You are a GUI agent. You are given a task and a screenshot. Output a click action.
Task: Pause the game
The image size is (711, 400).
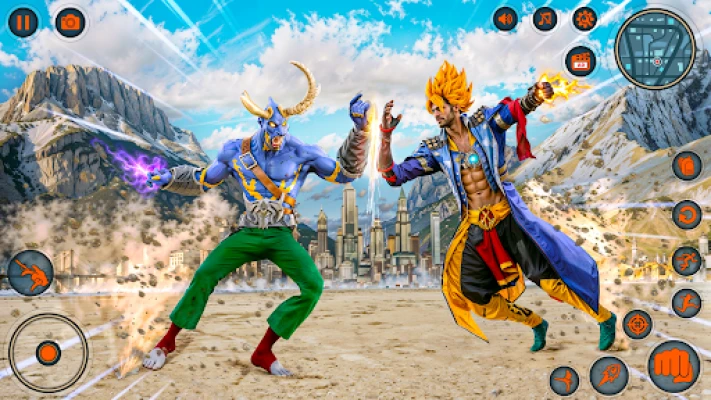23,22
